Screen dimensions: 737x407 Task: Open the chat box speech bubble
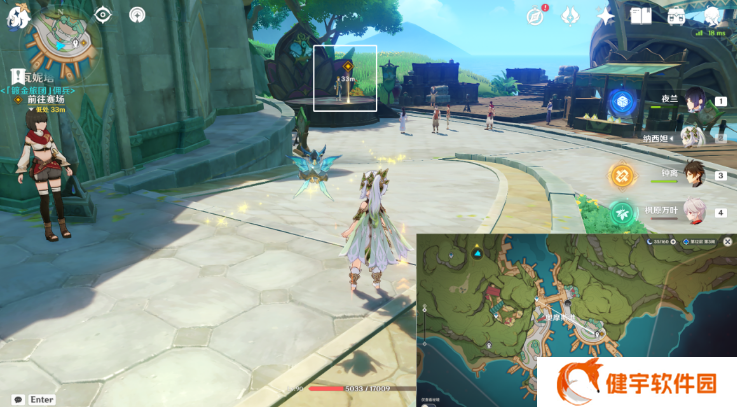tap(18, 399)
